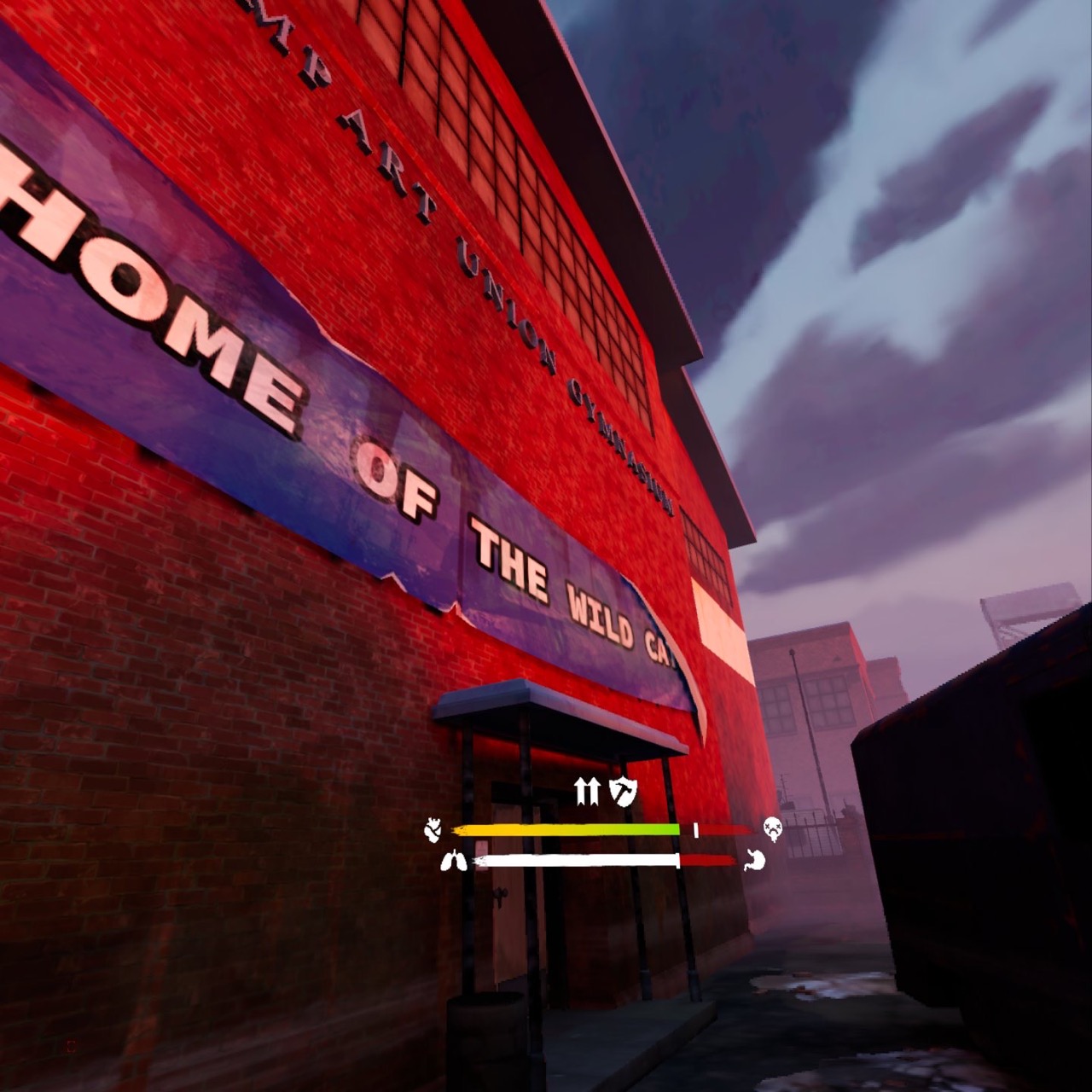This screenshot has height=1092, width=1092.
Task: Click the lungs stamina icon
Action: coord(454,860)
